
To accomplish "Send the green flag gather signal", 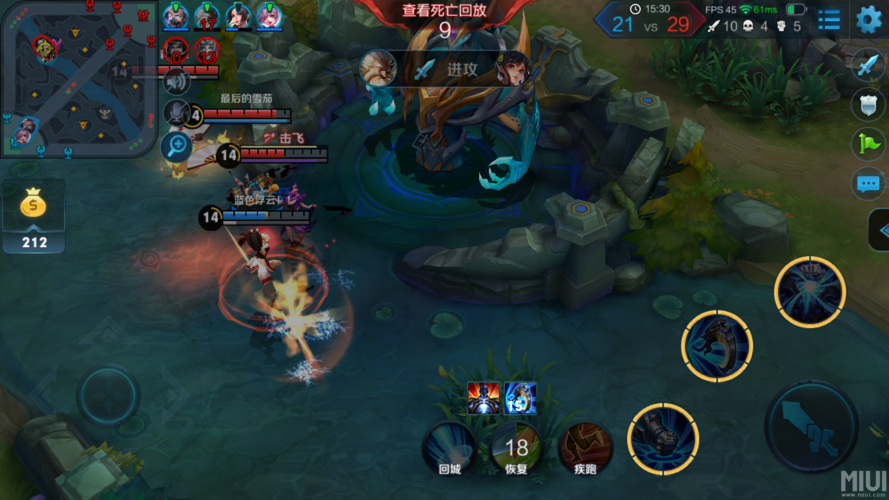I will 867,144.
